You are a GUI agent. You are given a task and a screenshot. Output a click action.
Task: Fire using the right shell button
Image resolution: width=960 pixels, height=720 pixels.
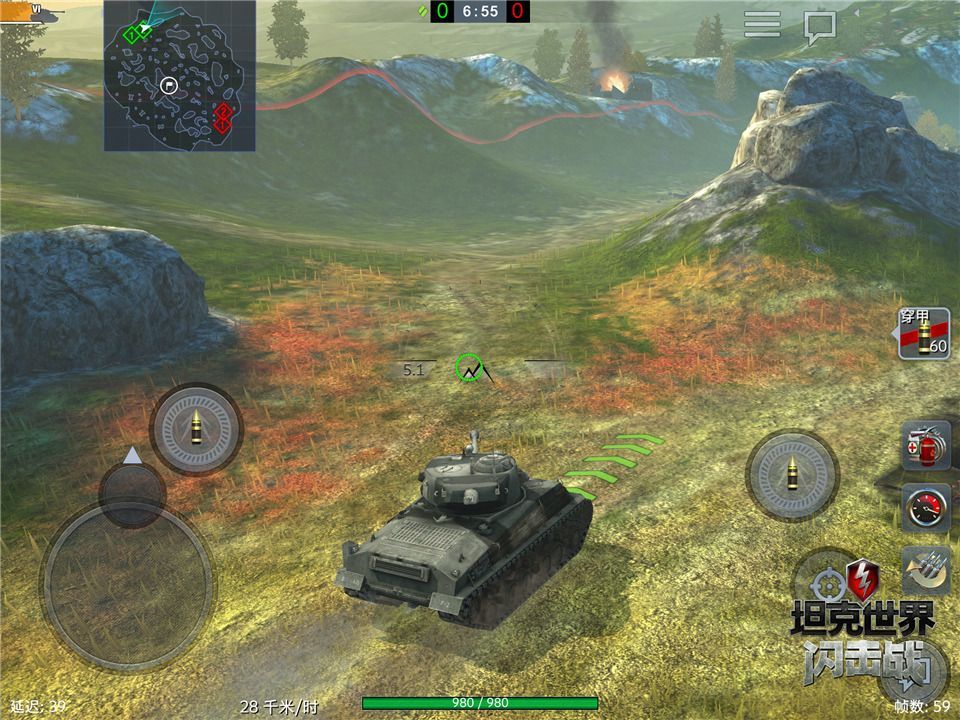click(792, 475)
